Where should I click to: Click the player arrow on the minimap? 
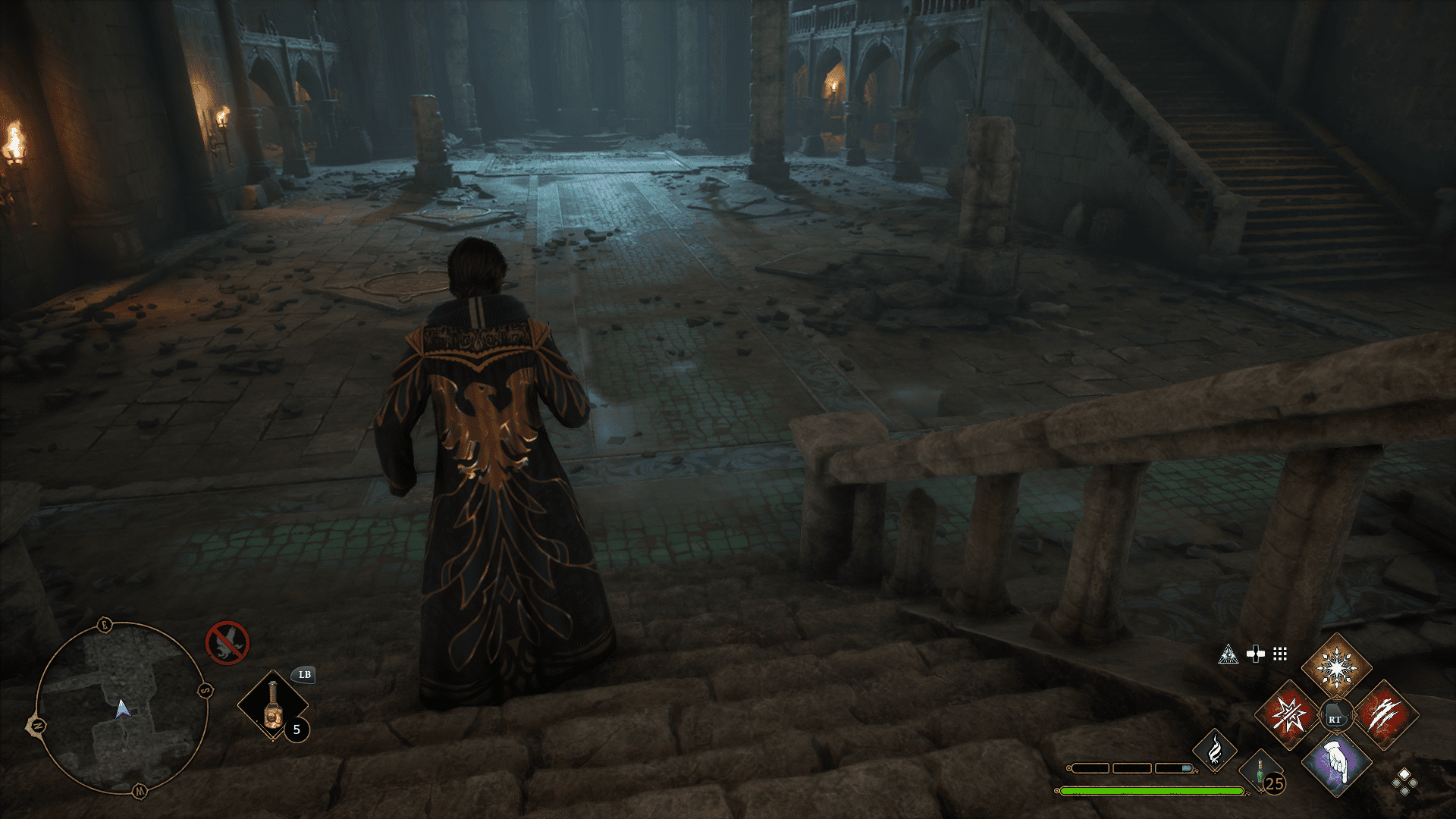coord(122,708)
